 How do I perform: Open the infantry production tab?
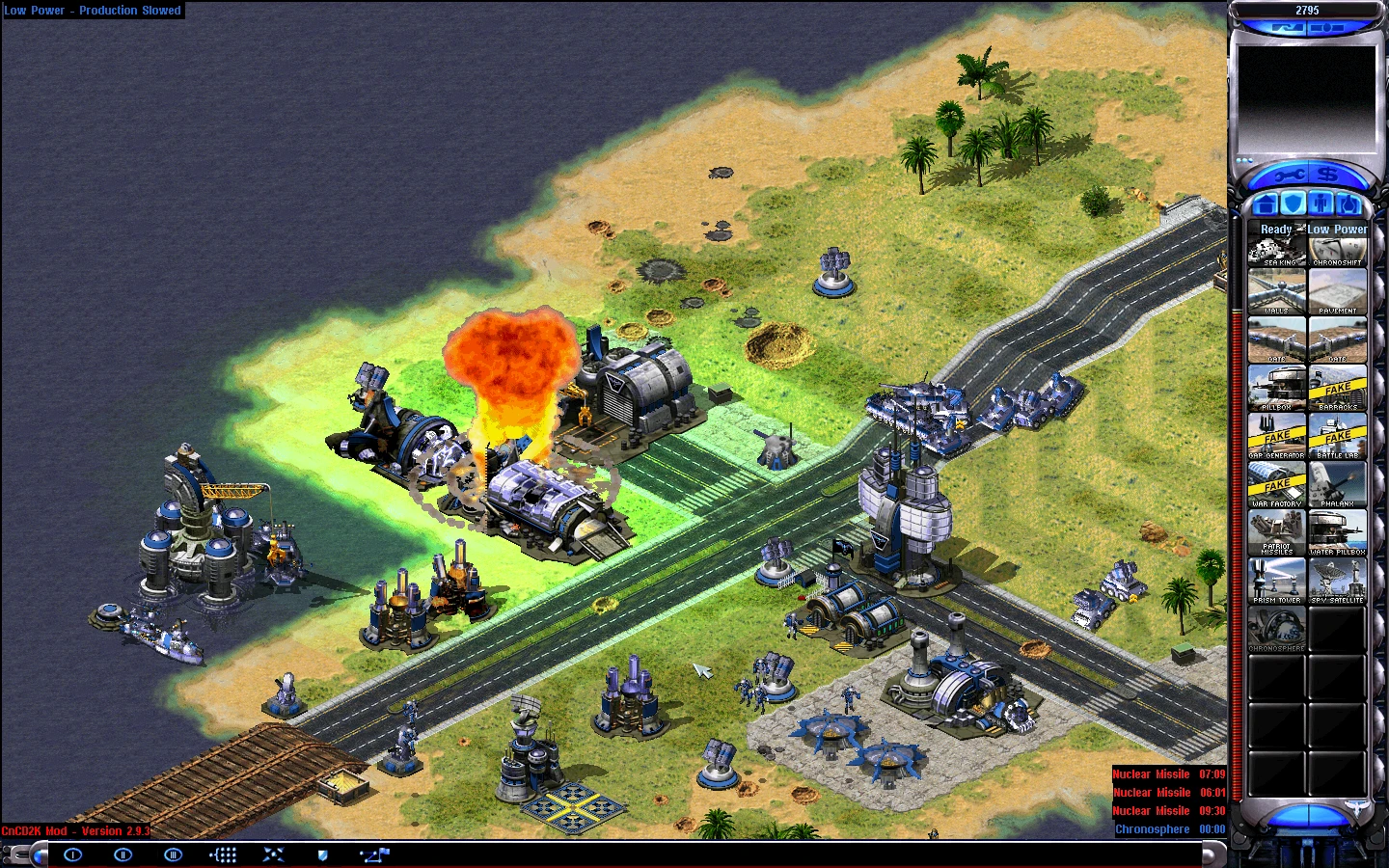click(1321, 203)
